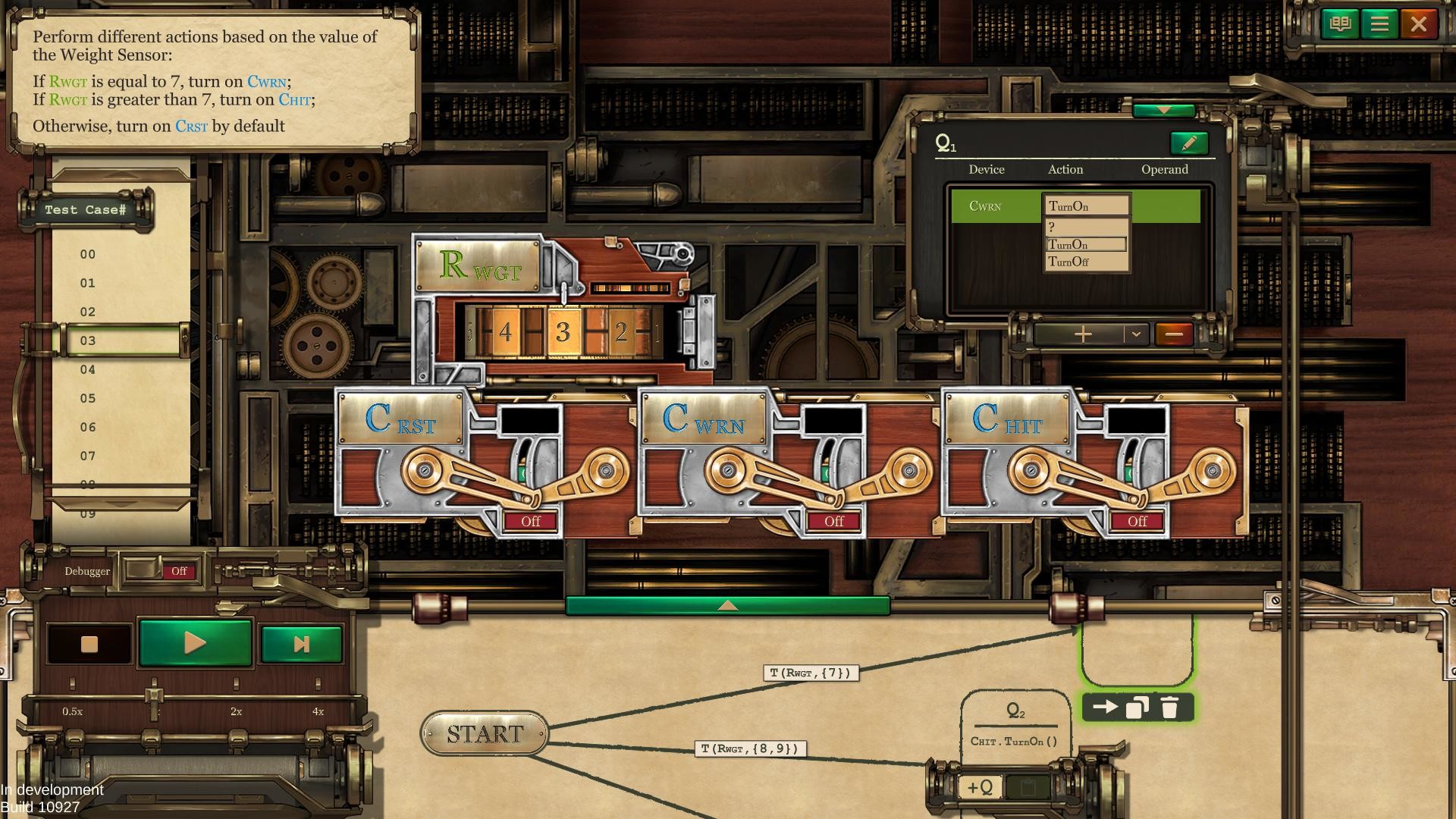1456x819 pixels.
Task: Toggle the Off switch on the CHIT device
Action: pyautogui.click(x=1136, y=521)
